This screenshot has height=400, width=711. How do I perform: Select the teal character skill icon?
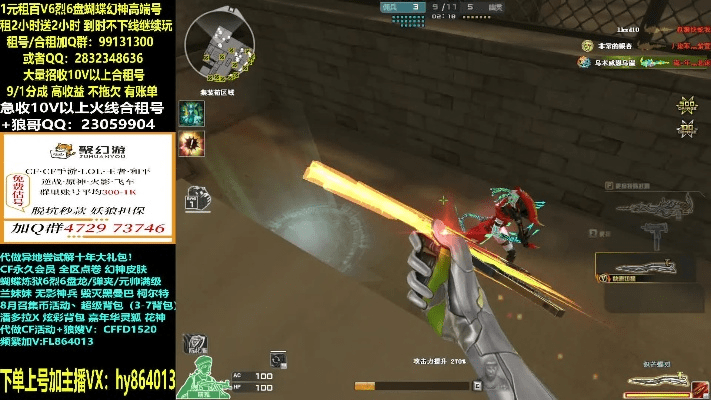point(191,114)
